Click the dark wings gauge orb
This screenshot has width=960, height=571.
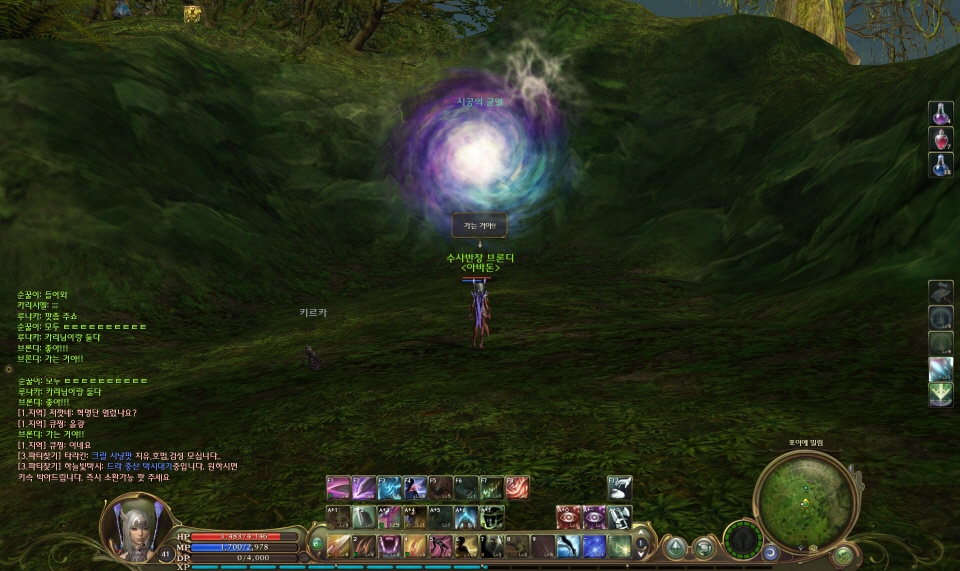[x=742, y=540]
